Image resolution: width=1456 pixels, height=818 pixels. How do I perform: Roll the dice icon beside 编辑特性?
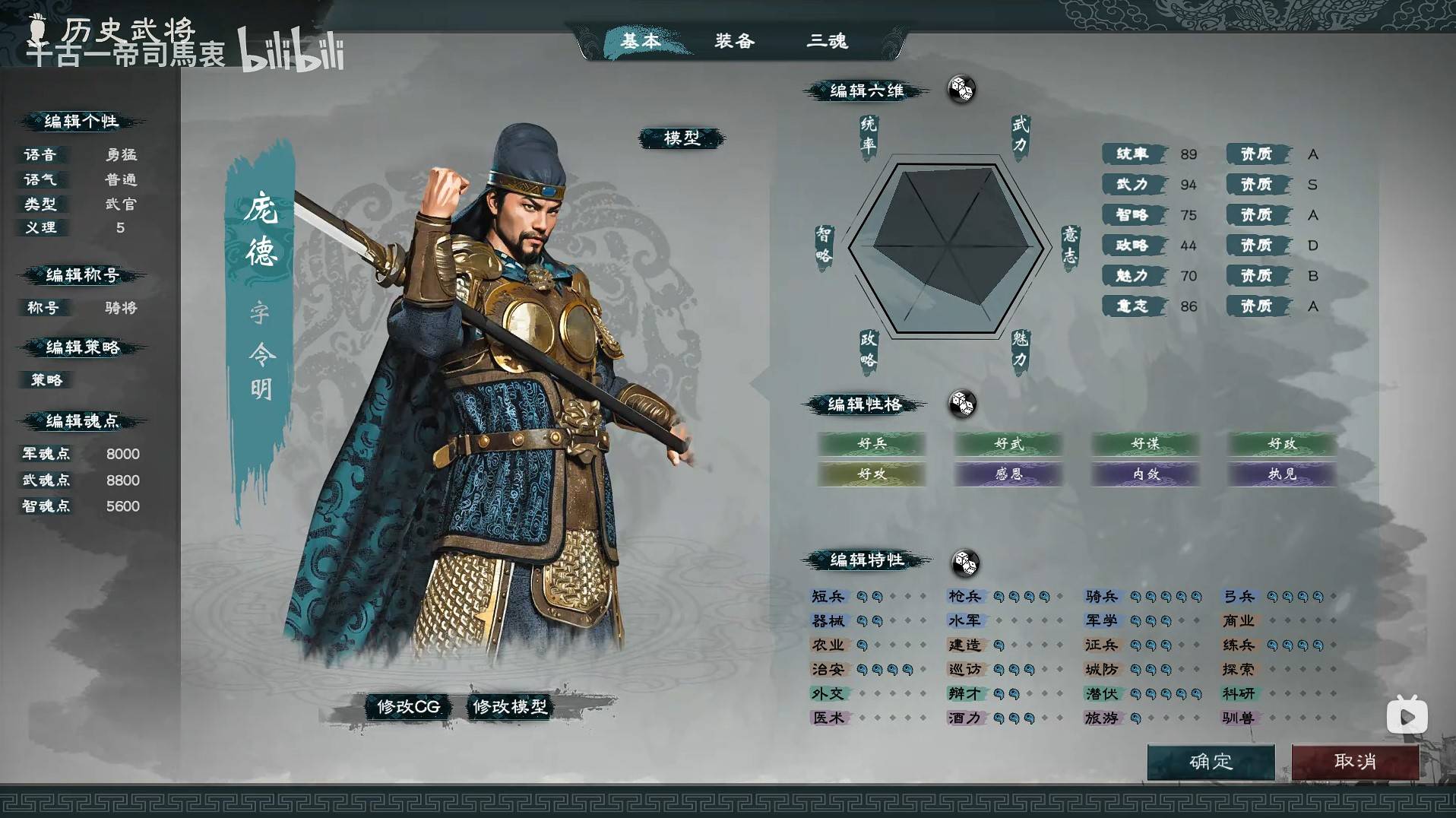click(x=967, y=561)
